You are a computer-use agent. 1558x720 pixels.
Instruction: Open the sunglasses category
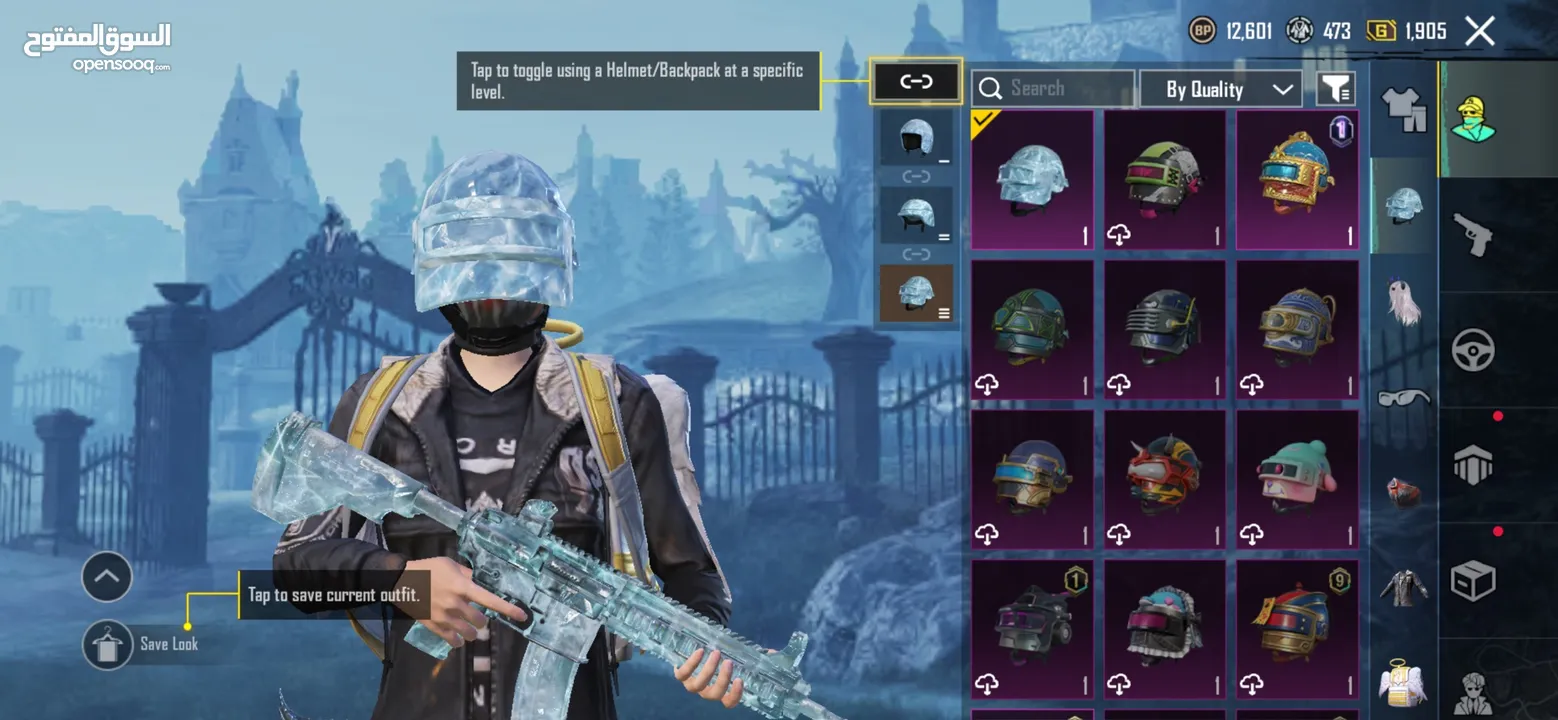click(1403, 398)
